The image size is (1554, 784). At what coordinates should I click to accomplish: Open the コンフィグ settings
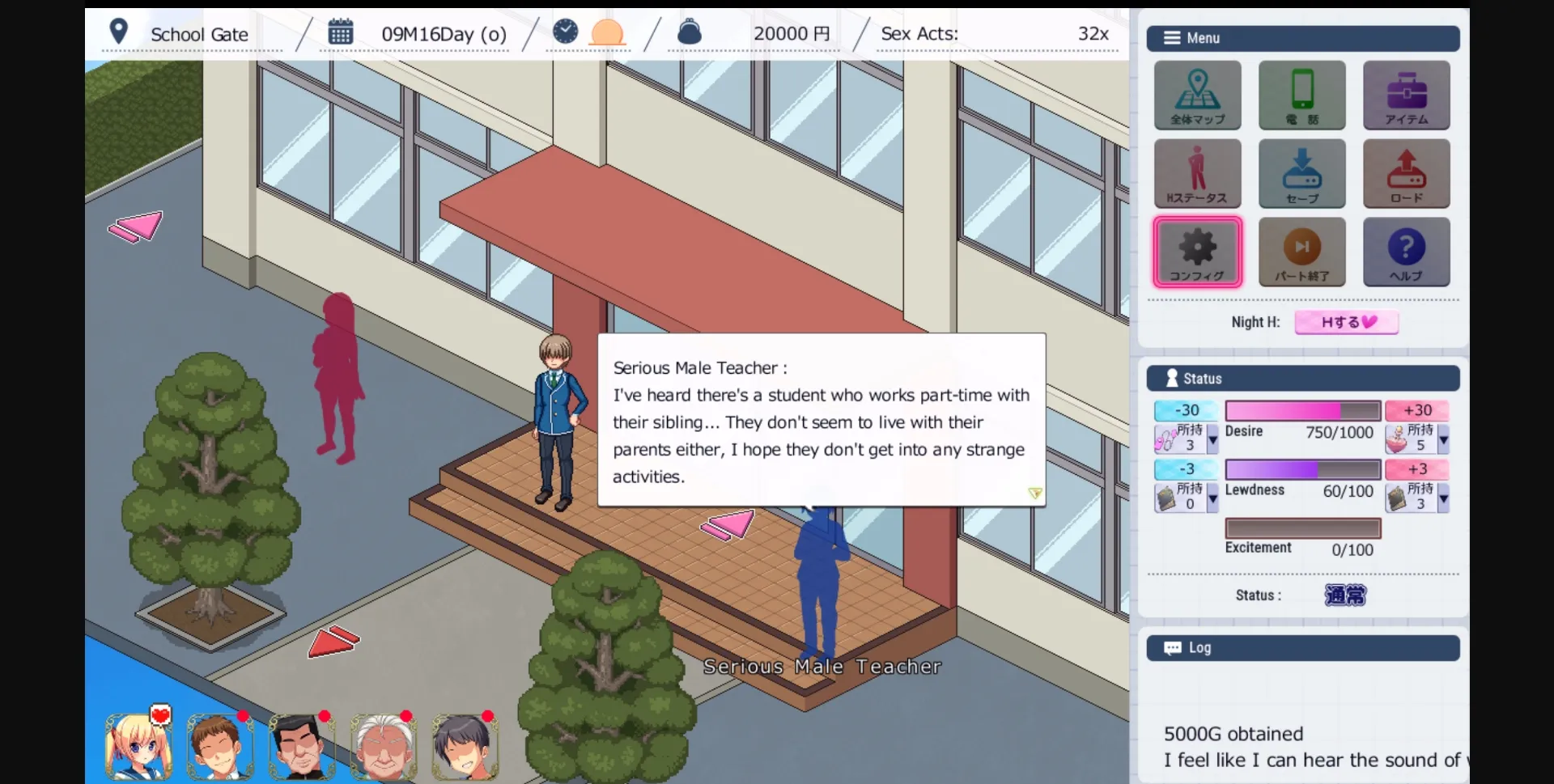[x=1197, y=252]
